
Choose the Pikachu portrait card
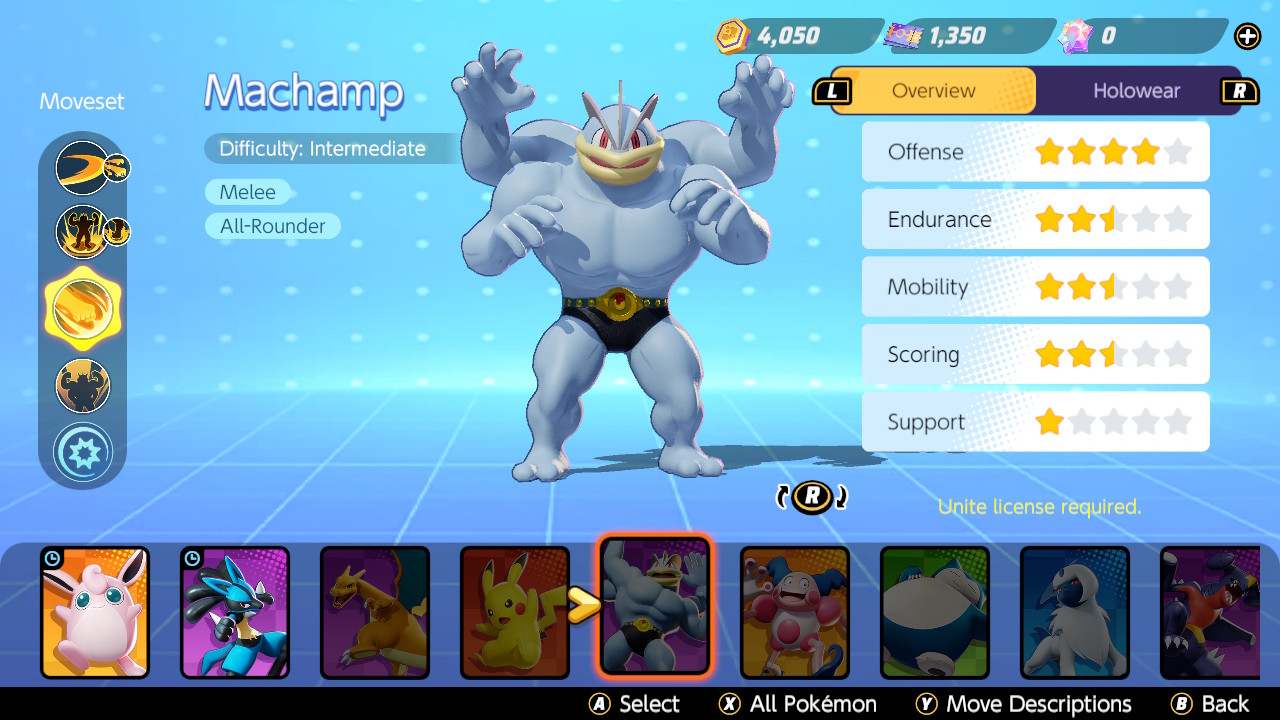tap(515, 612)
